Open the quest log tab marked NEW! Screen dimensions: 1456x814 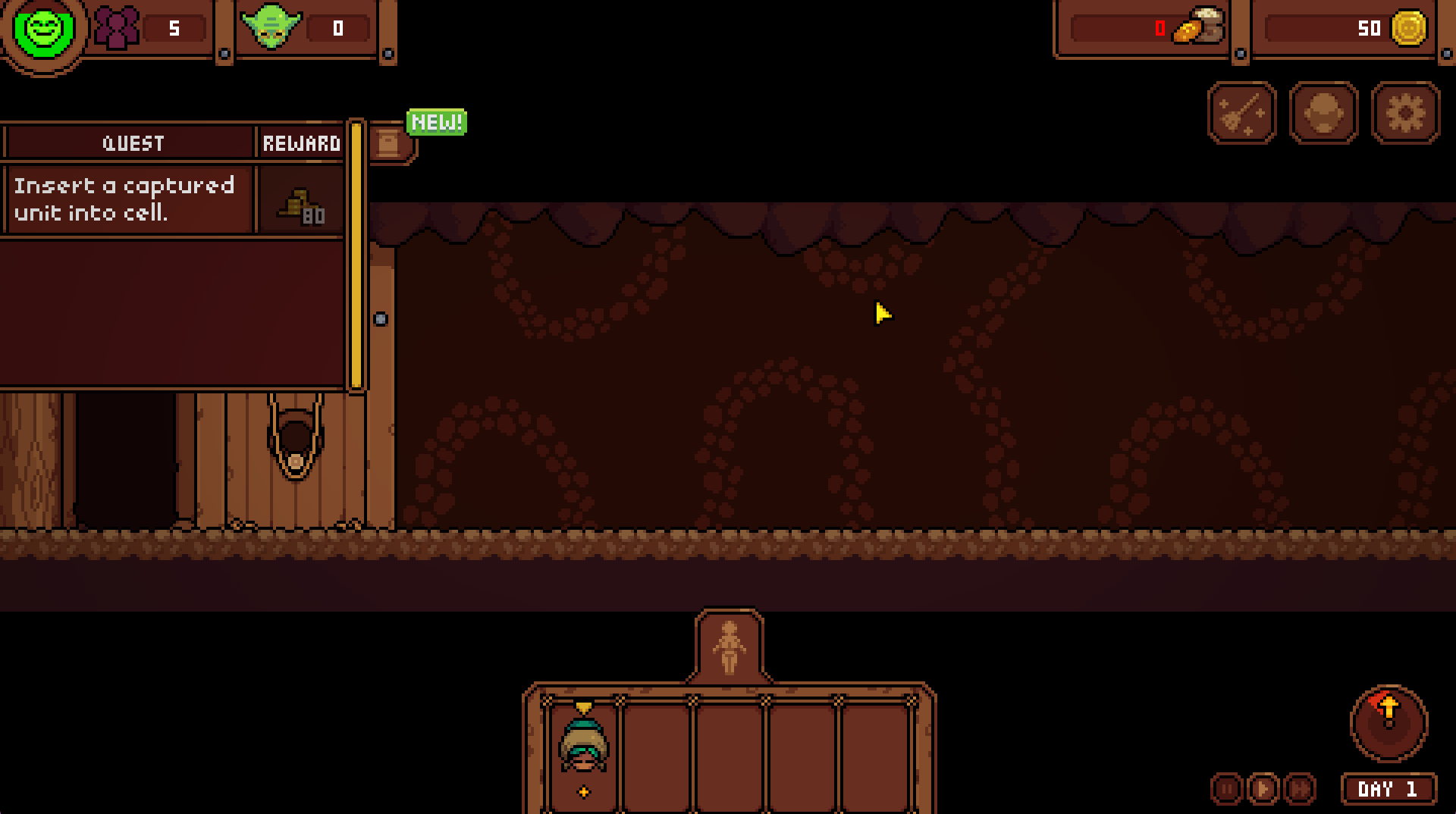click(390, 142)
